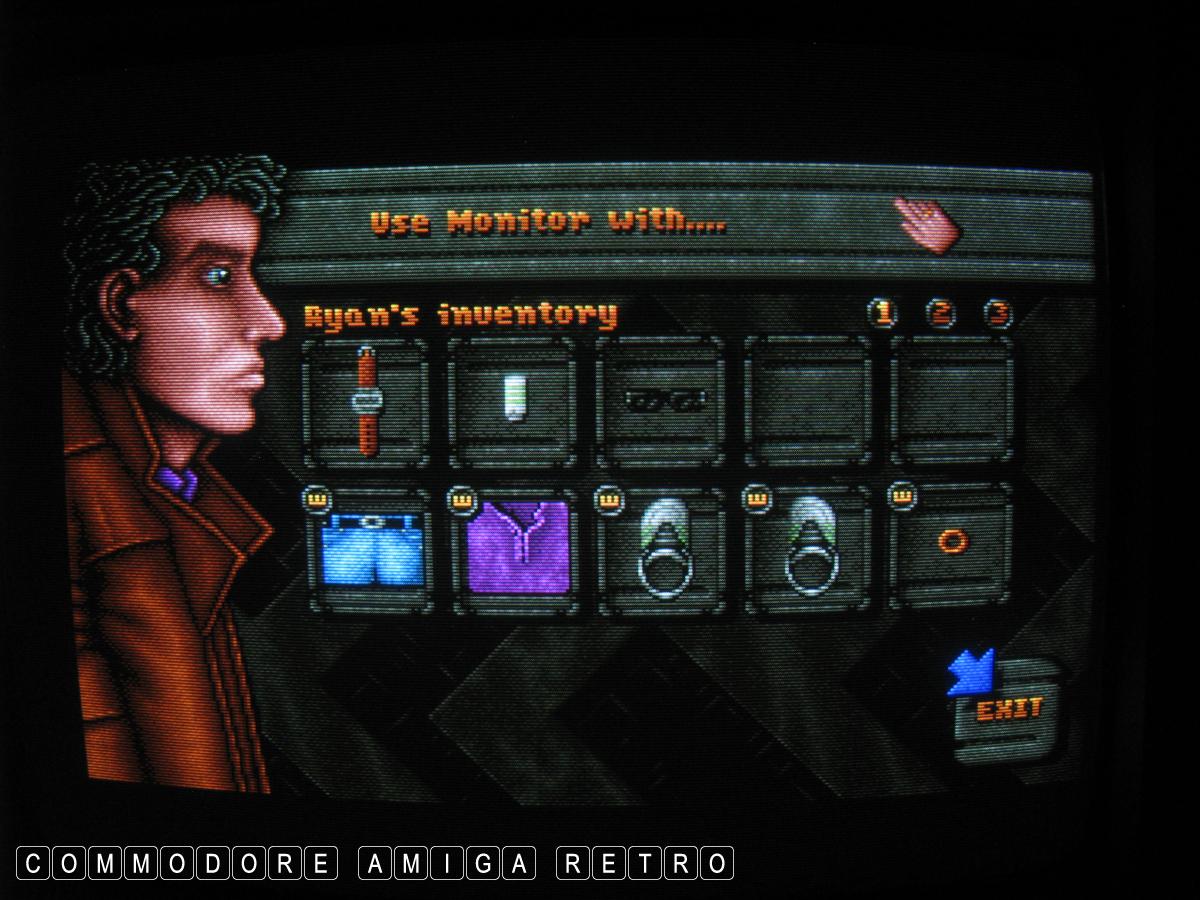Choose the purple shirt item
1200x900 pixels.
(x=517, y=551)
